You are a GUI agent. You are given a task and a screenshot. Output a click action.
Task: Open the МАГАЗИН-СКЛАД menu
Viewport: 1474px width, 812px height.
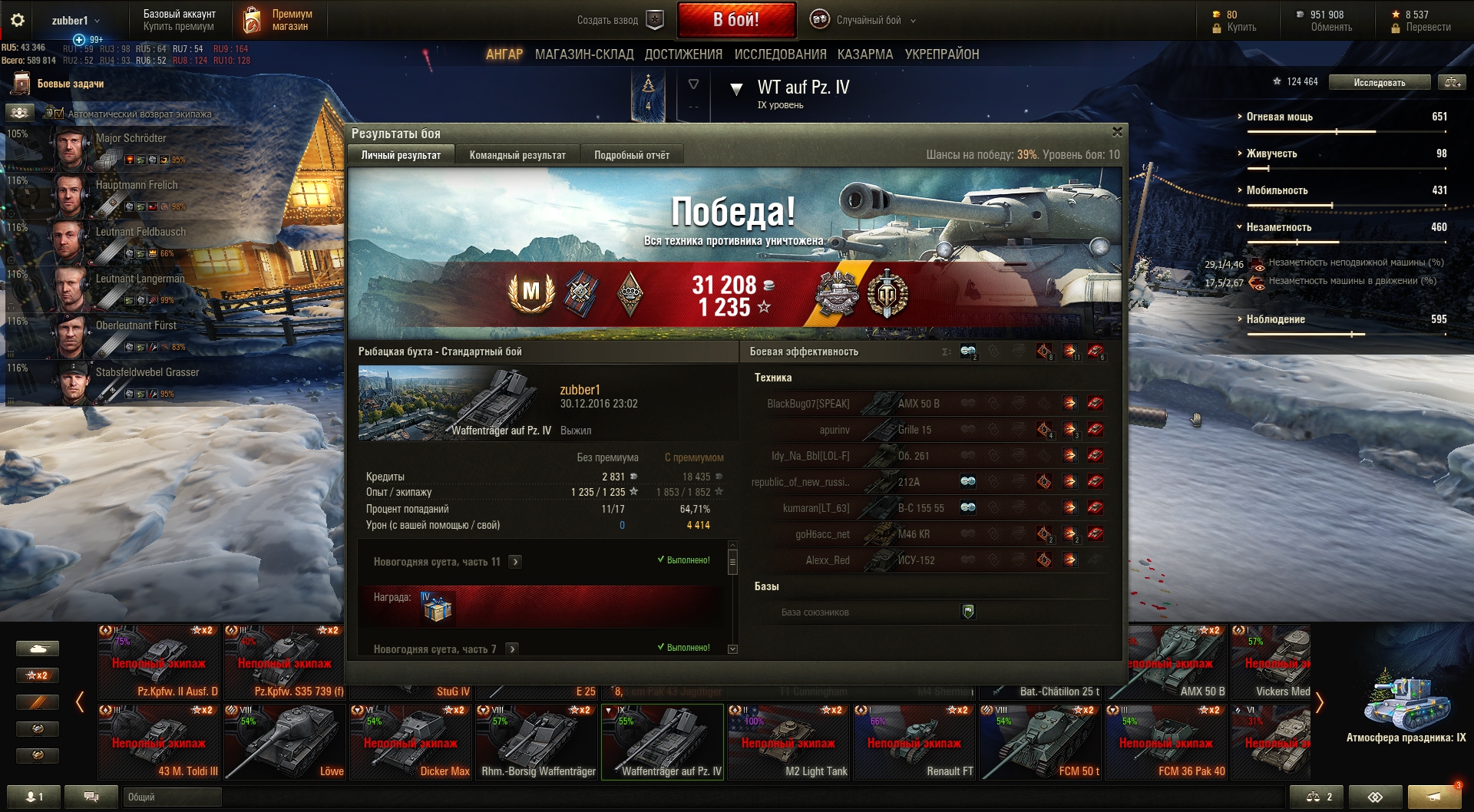click(584, 54)
